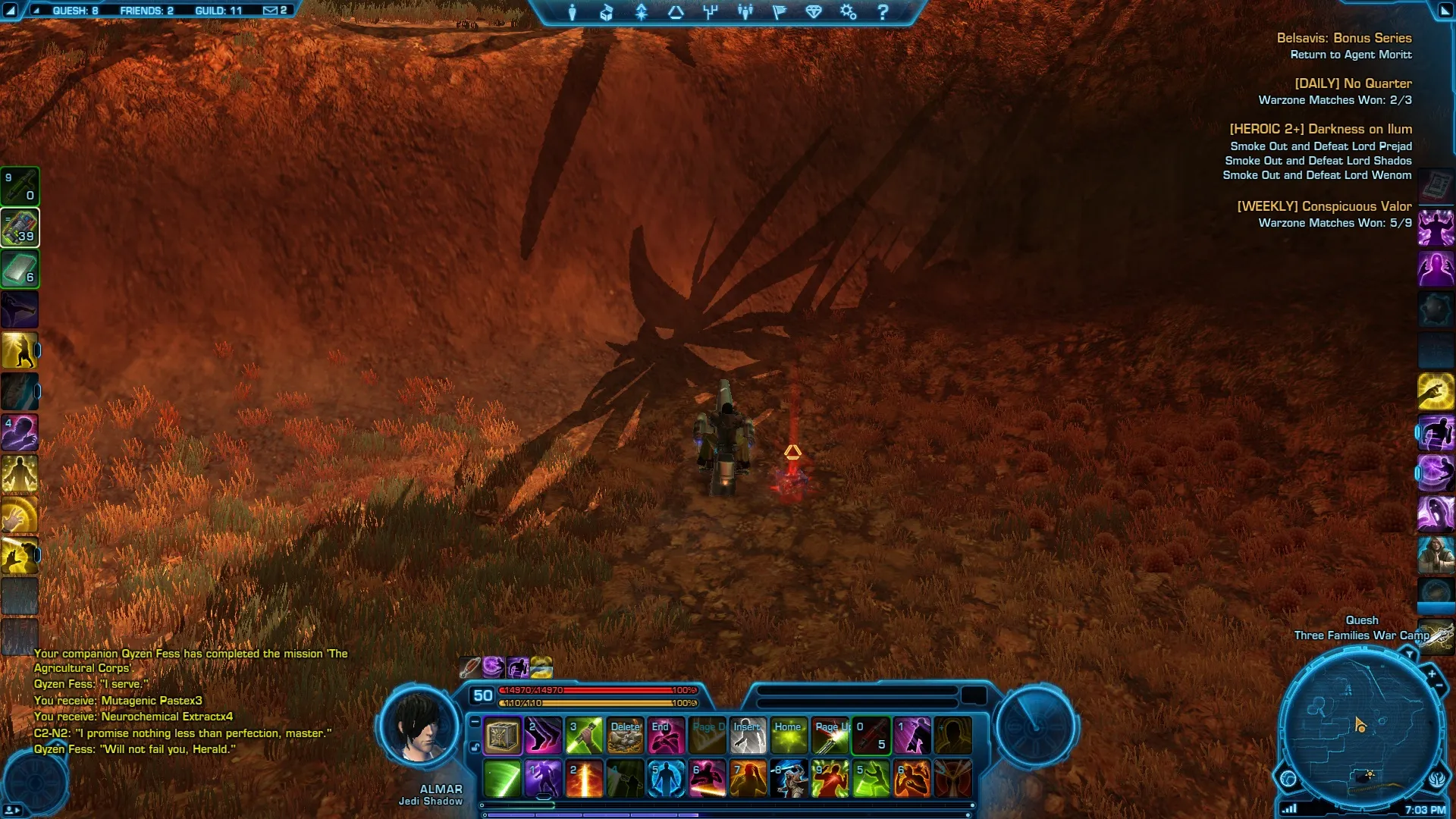Viewport: 1456px width, 819px height.
Task: Click the Almar character portrait
Action: tap(419, 728)
